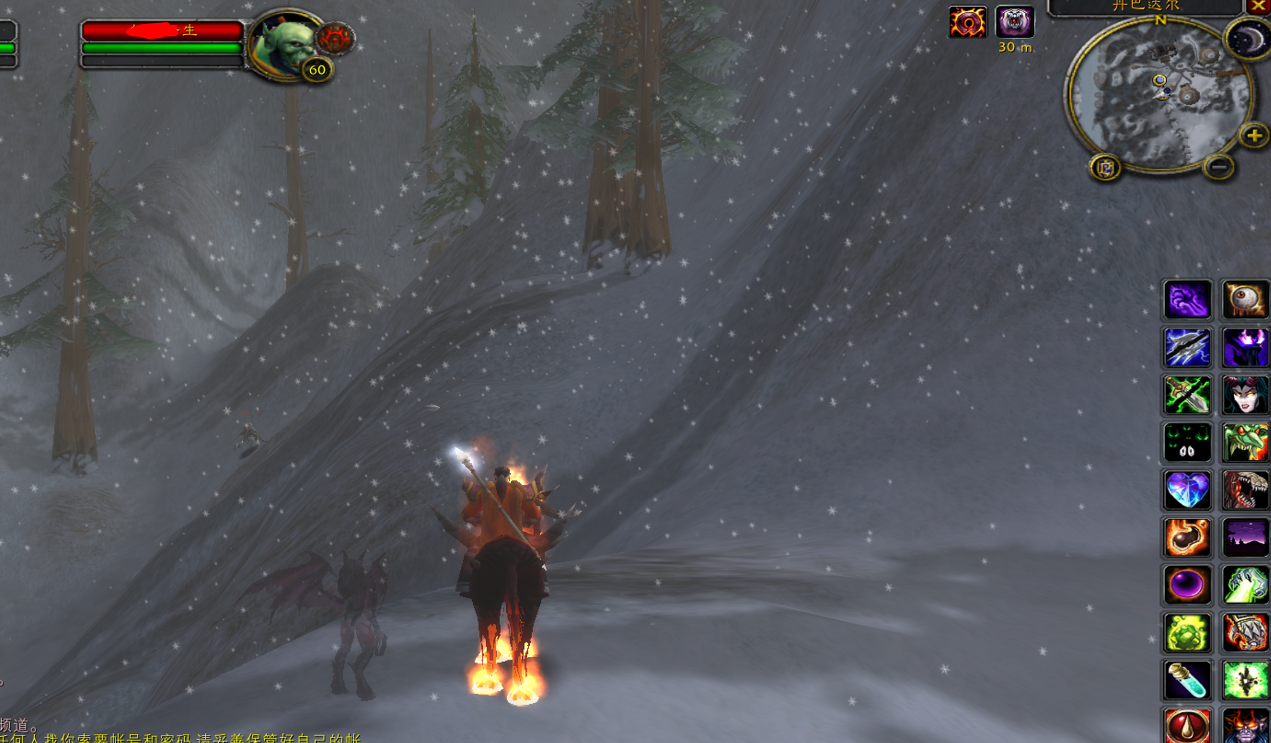The width and height of the screenshot is (1271, 743).
Task: Zoom in the minimap with plus button
Action: click(x=1254, y=135)
